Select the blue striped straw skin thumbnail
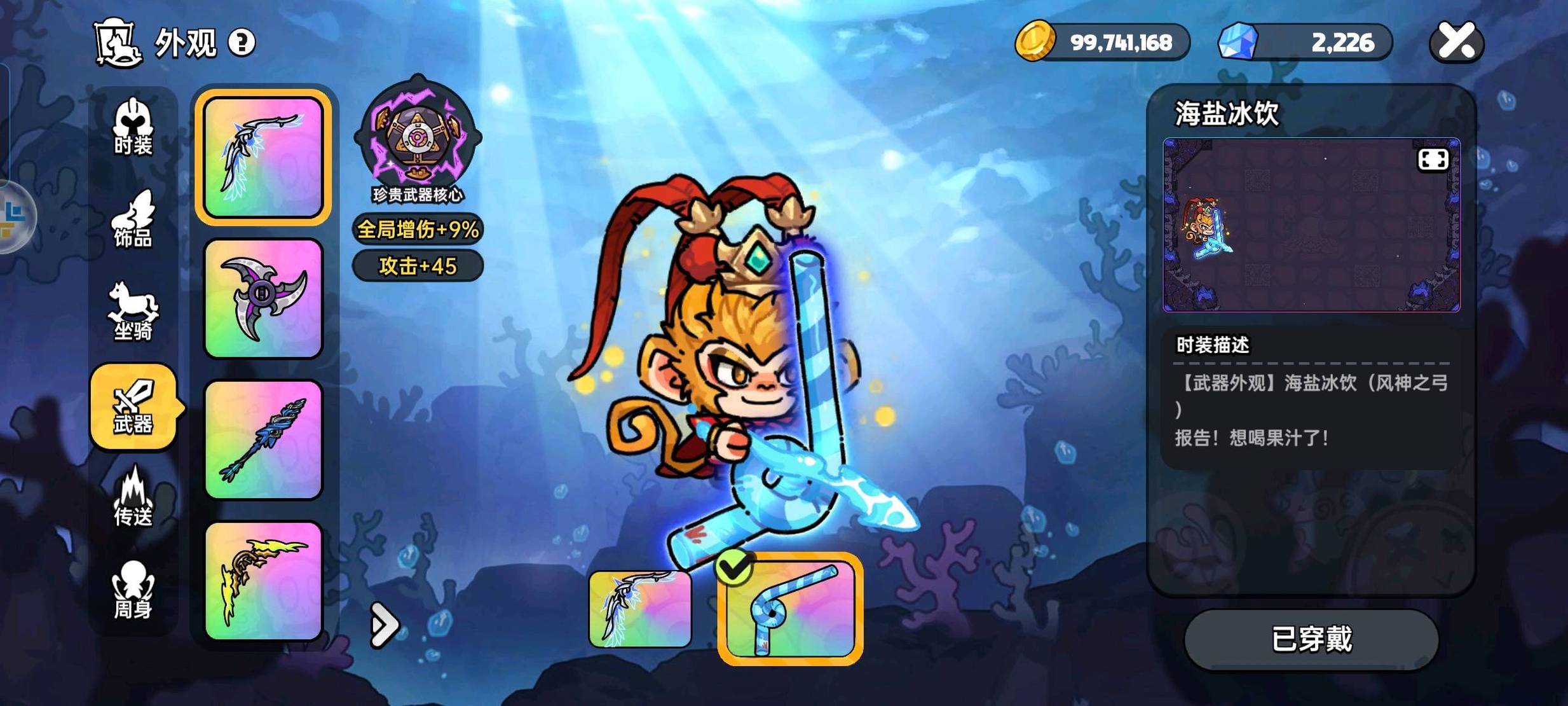Screen dimensions: 1568x706 tap(790, 609)
